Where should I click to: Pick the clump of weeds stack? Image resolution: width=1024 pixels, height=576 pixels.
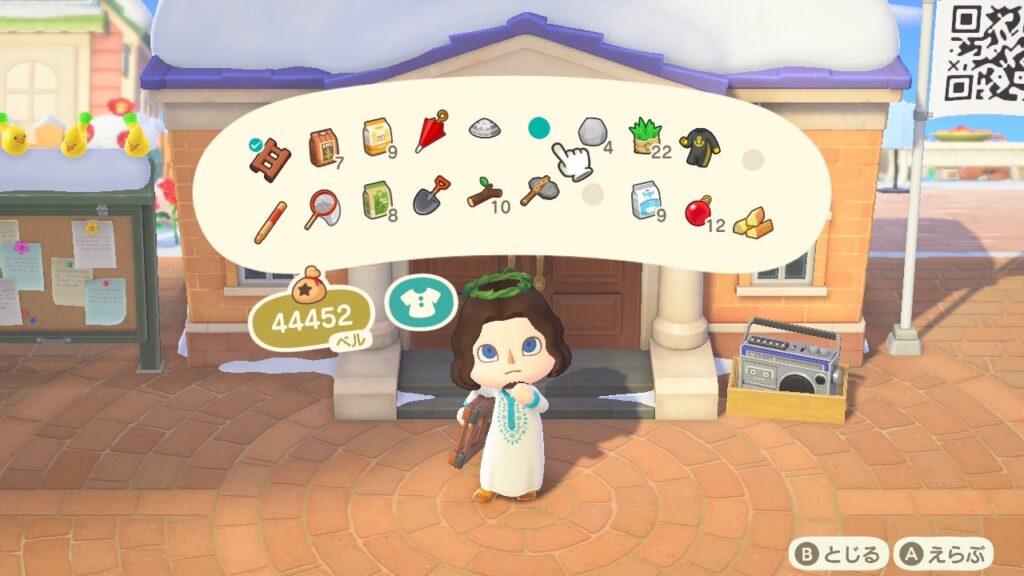pyautogui.click(x=645, y=136)
